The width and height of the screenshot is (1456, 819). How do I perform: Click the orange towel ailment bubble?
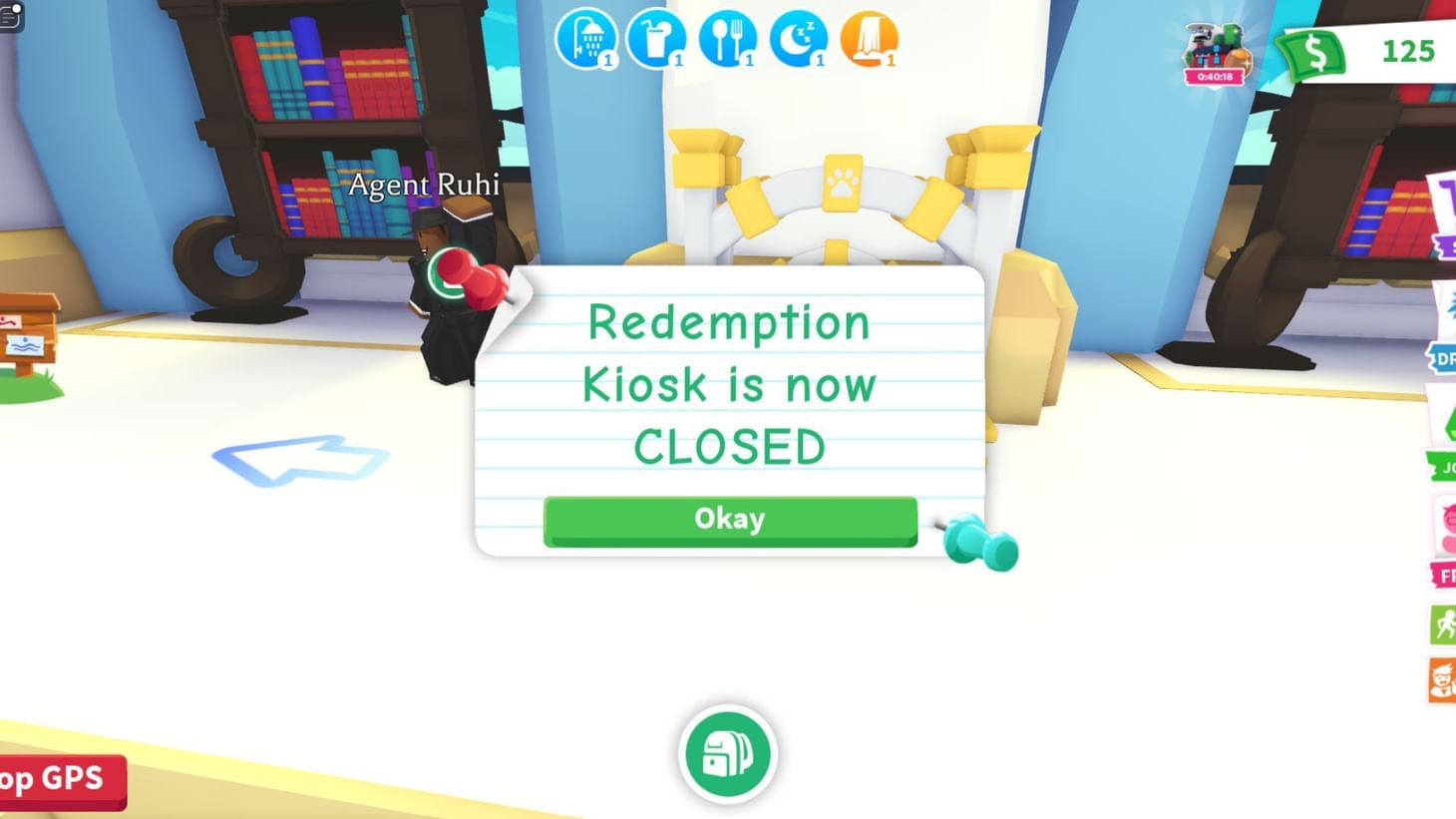point(871,40)
